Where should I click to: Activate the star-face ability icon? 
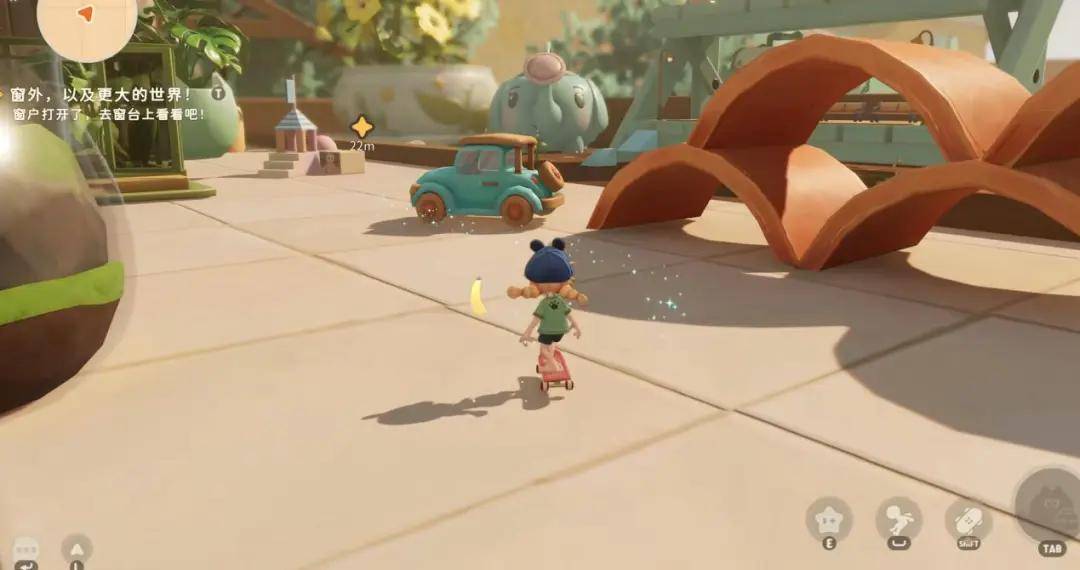tap(829, 519)
